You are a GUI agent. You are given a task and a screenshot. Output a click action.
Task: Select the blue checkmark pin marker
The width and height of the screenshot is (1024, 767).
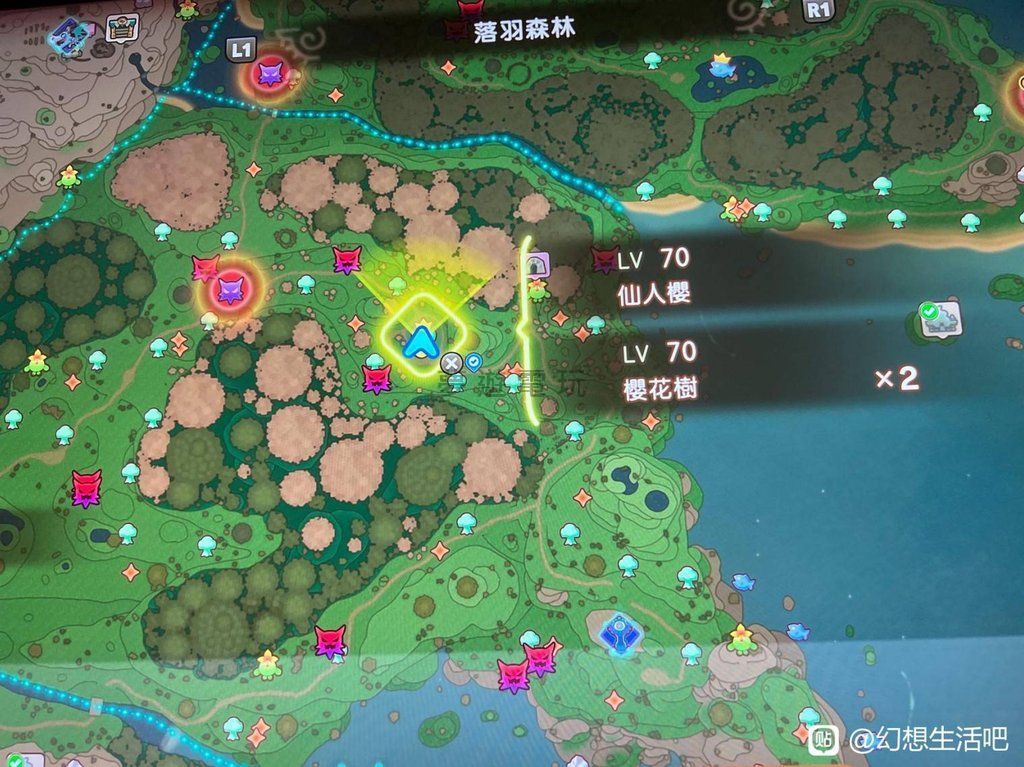473,362
